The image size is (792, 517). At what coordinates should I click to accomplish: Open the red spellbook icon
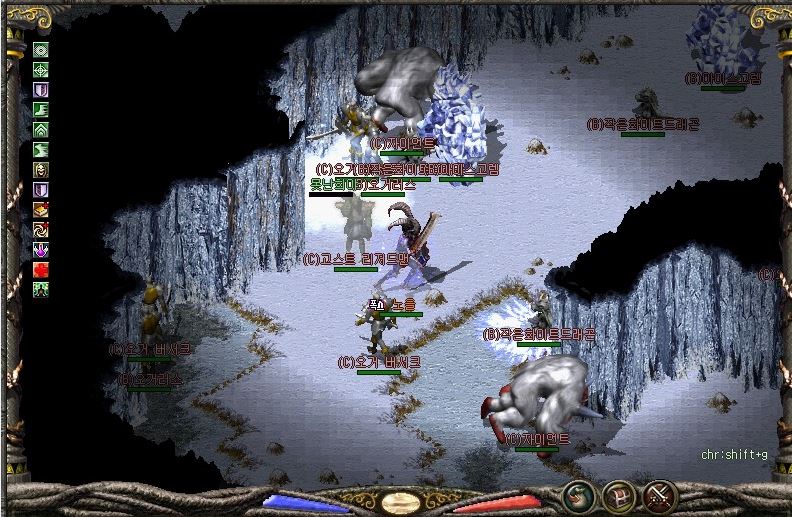(41, 210)
